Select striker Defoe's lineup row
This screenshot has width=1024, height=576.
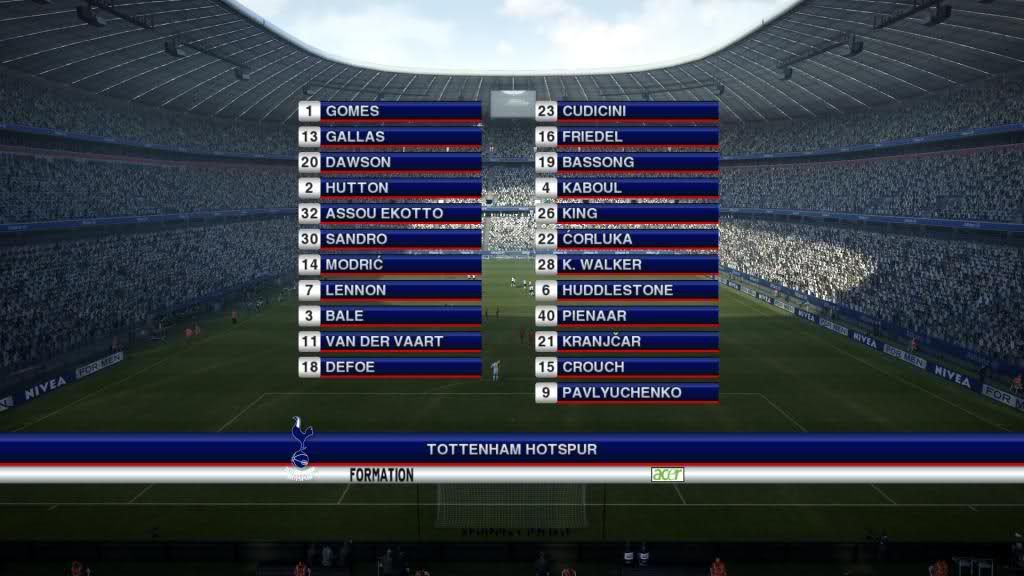390,367
